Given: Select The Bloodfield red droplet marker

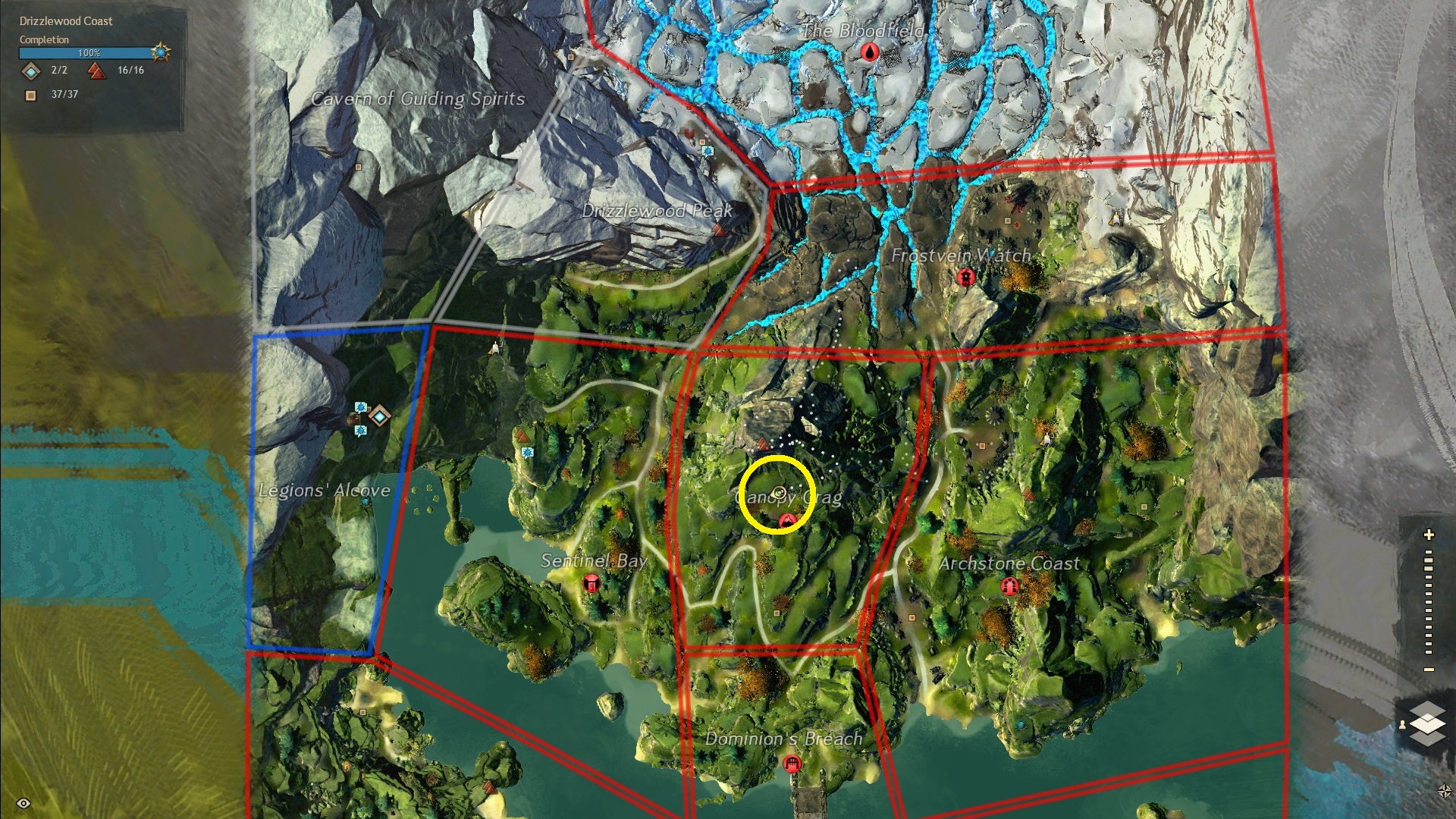Looking at the screenshot, I should point(869,52).
